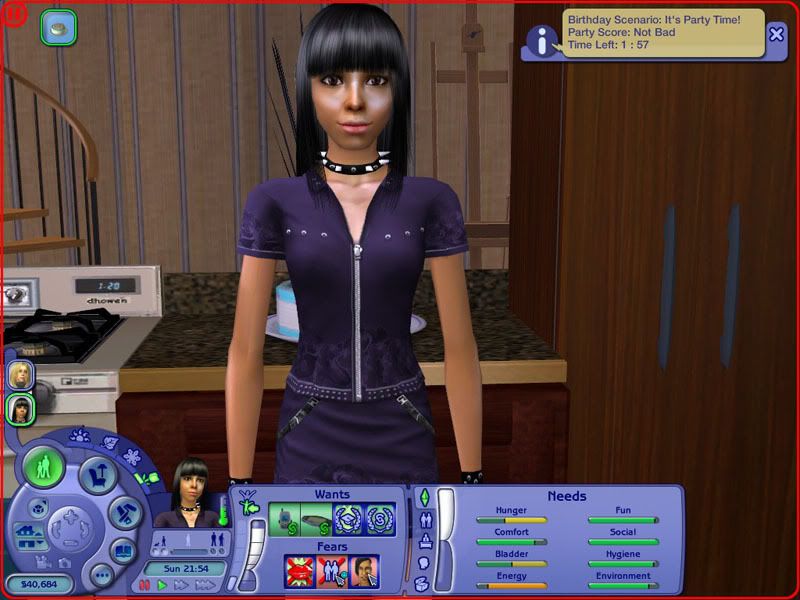Set game speed to normal play
Image resolution: width=800 pixels, height=600 pixels.
coord(163,585)
